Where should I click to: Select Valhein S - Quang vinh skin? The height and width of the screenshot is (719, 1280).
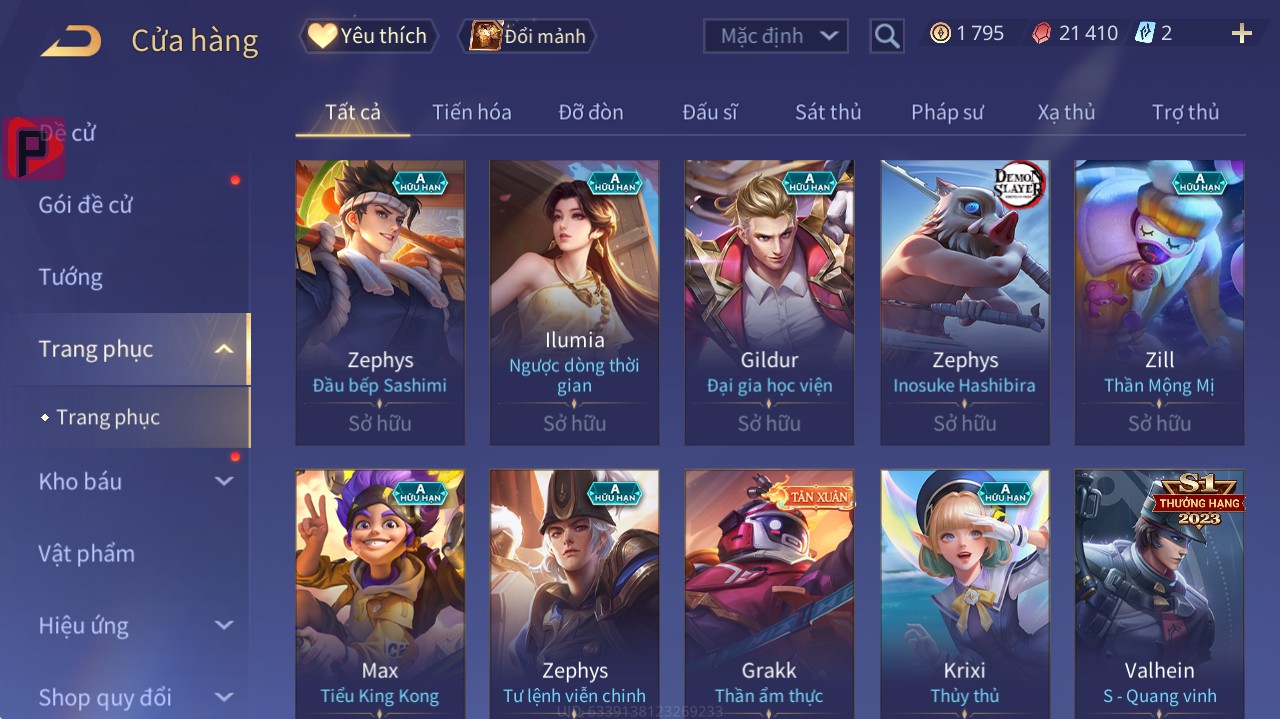click(x=1159, y=592)
